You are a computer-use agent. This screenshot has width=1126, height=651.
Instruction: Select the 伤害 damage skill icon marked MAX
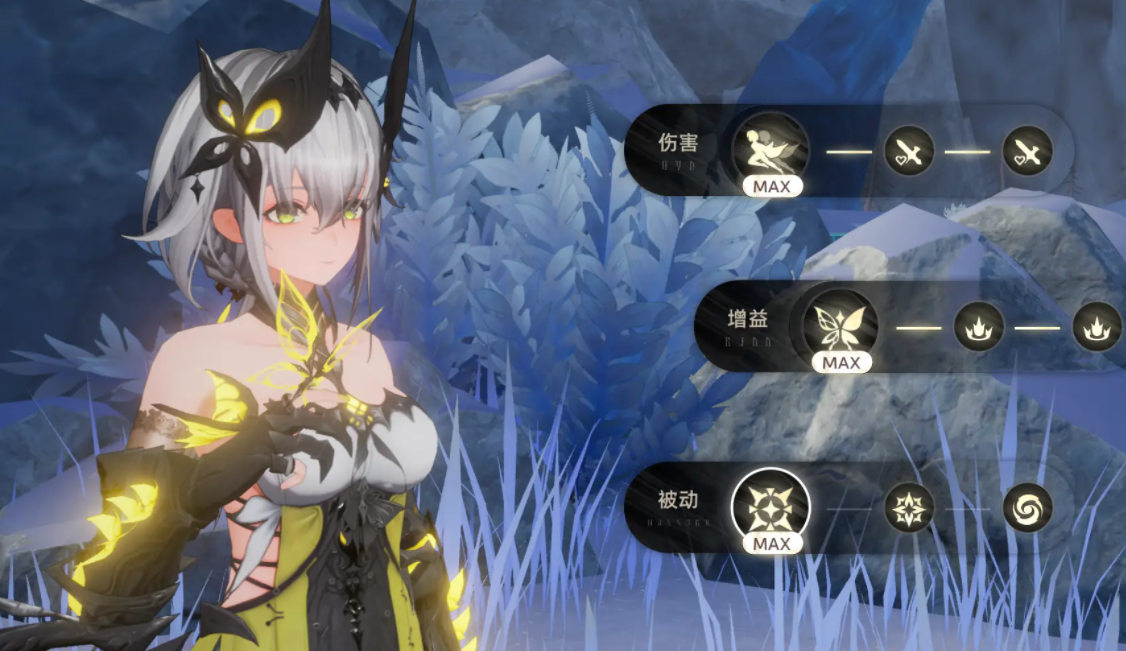[770, 149]
